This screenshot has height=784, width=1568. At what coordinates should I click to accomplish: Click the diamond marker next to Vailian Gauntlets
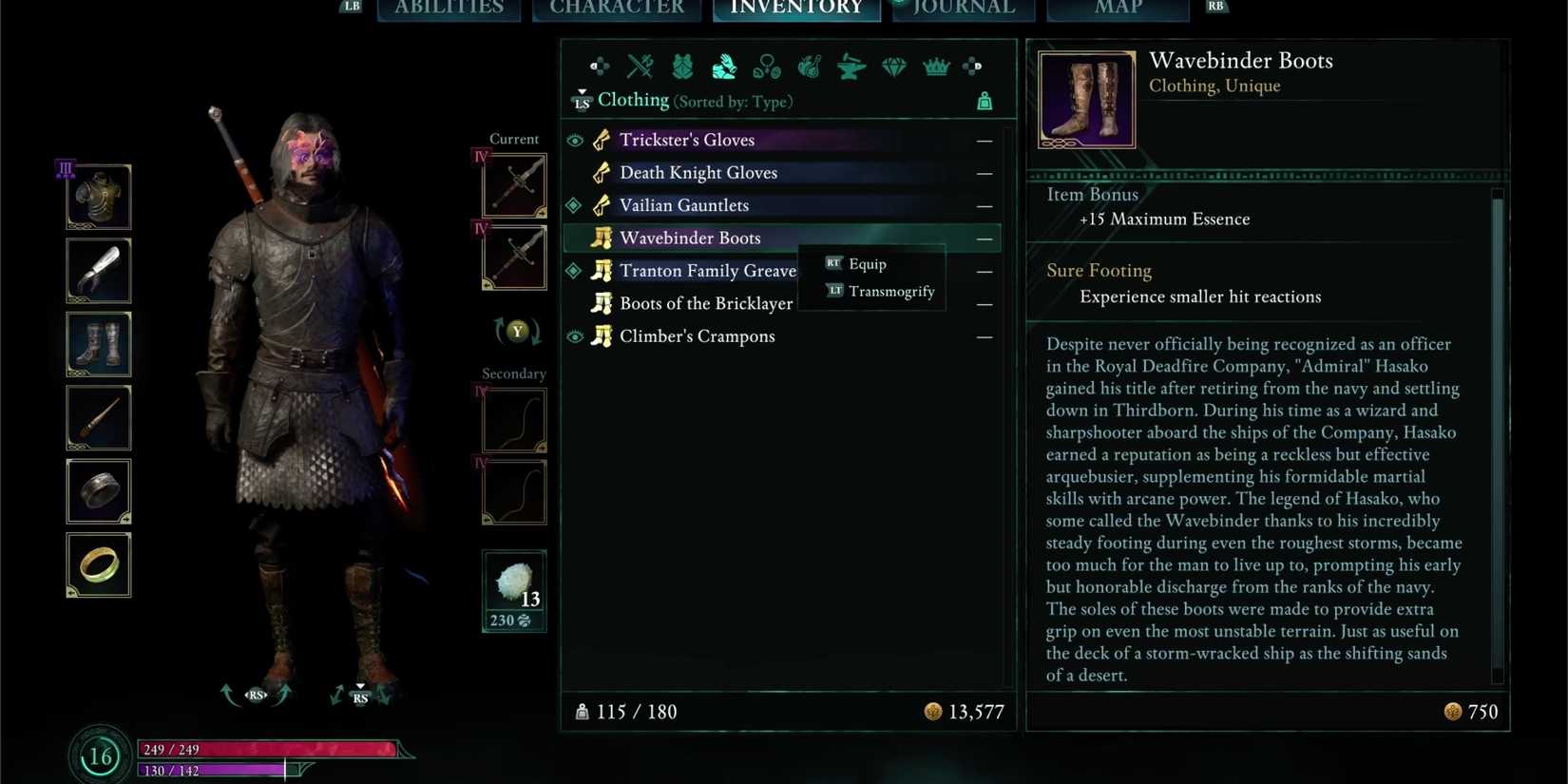click(575, 205)
